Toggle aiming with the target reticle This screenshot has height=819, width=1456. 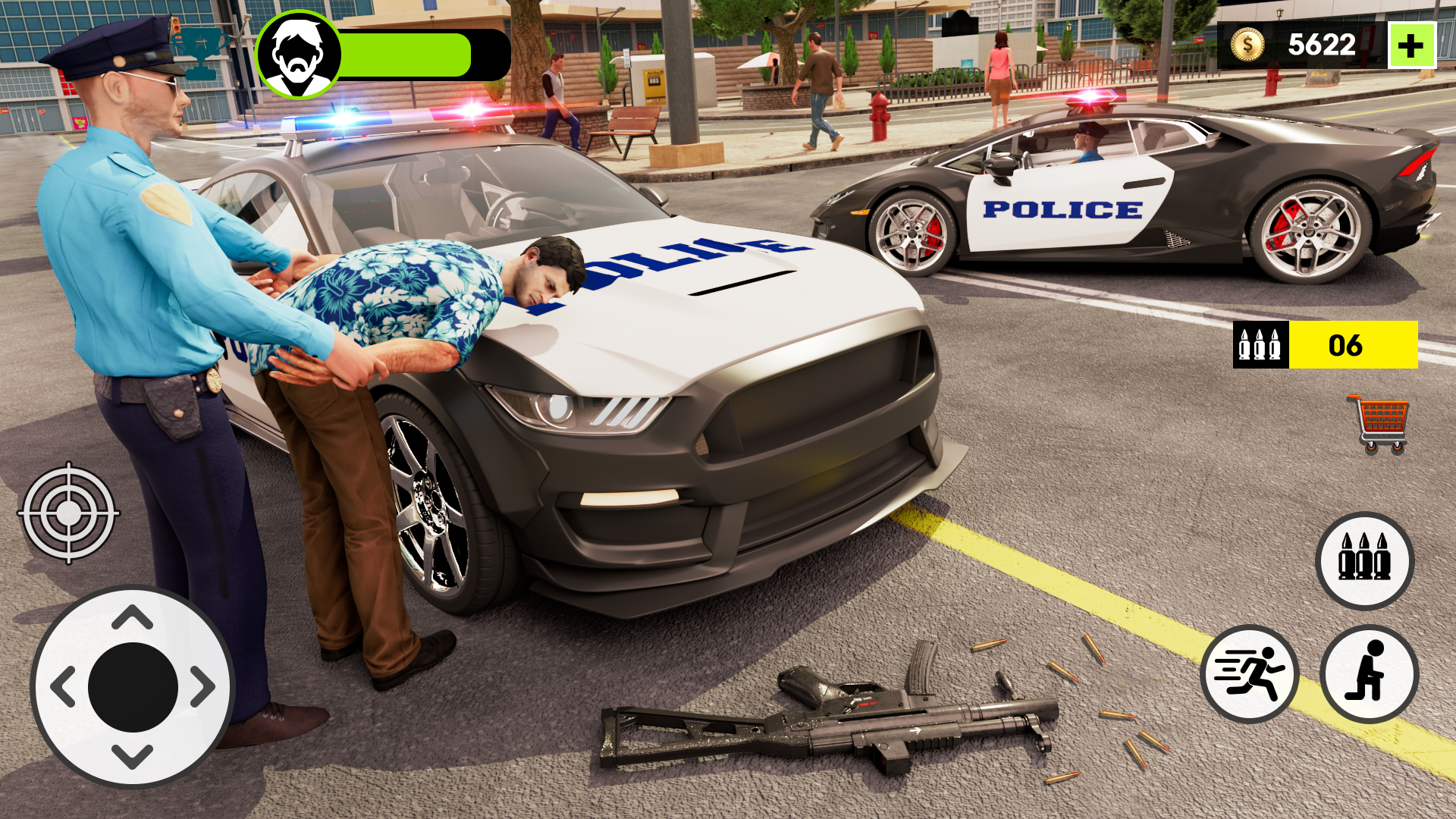68,514
